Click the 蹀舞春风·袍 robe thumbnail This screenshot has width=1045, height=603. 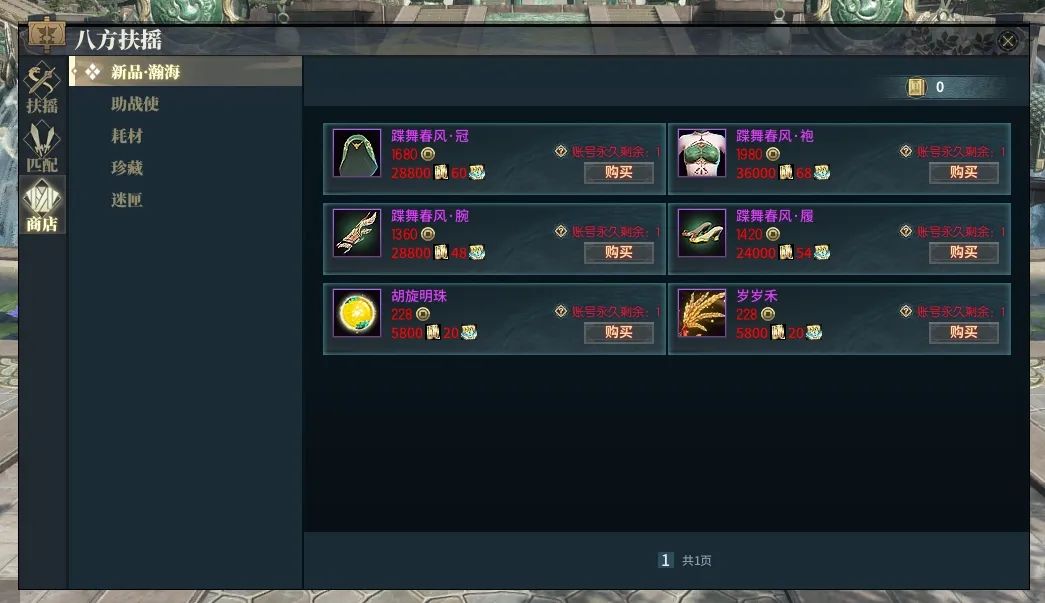coord(702,153)
